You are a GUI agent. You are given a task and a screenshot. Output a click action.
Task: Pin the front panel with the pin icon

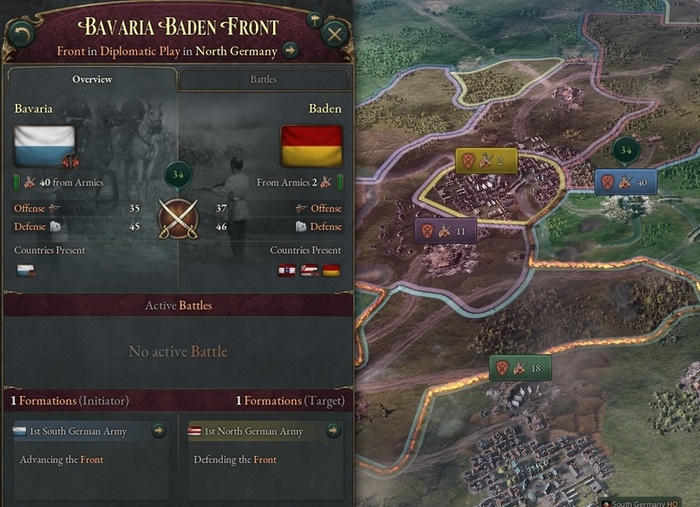311,19
